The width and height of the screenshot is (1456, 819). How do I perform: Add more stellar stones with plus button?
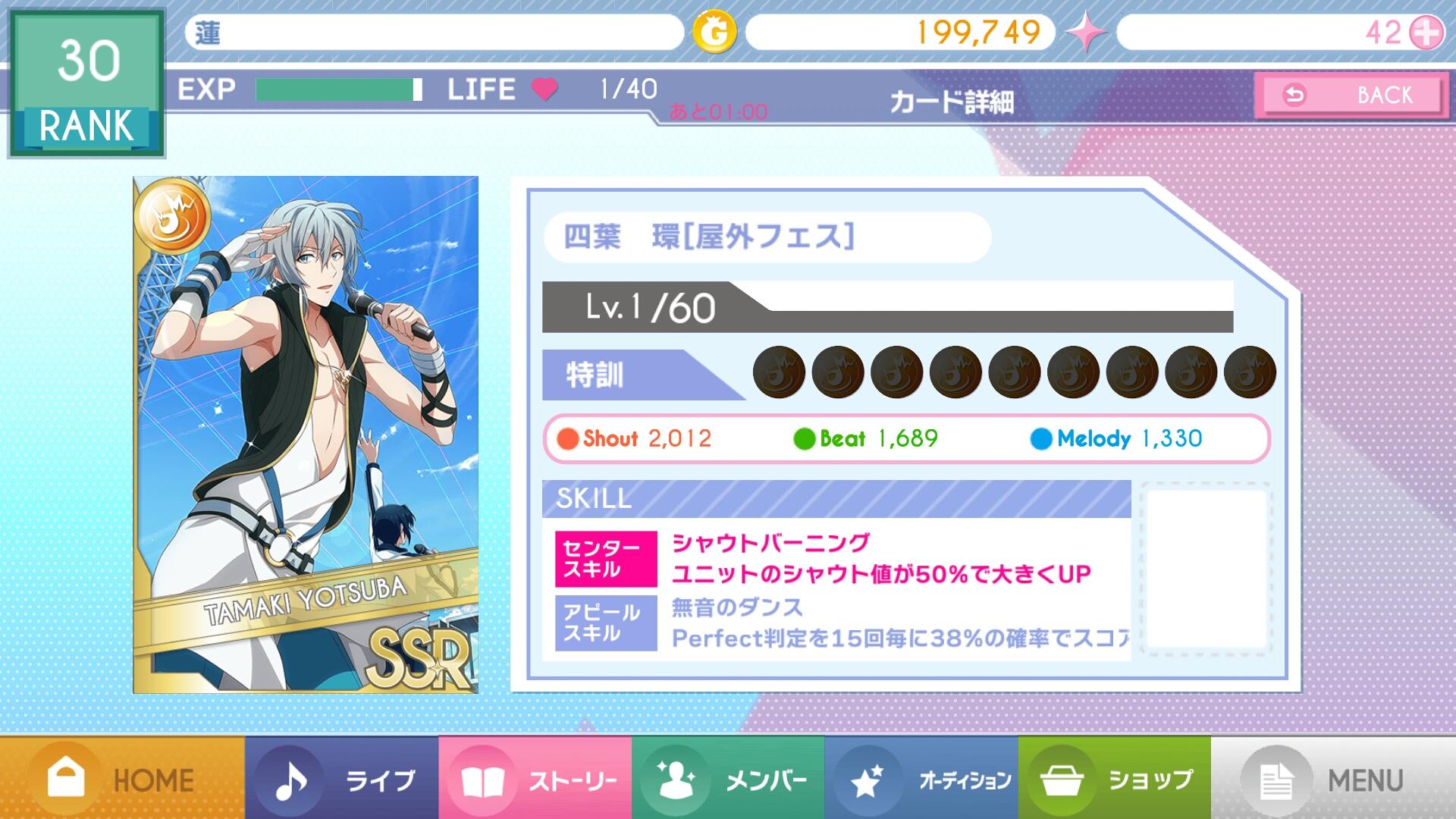1426,33
